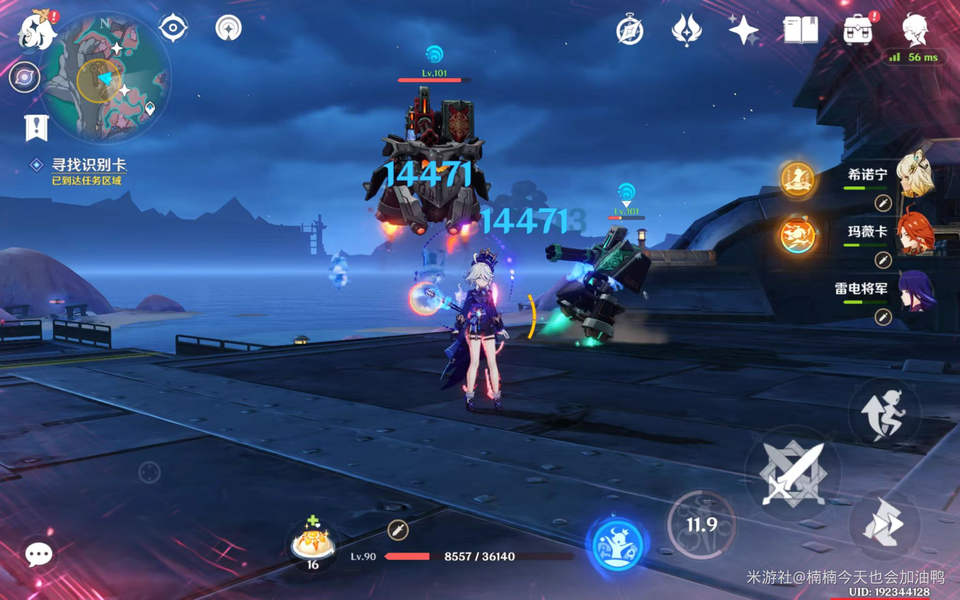Activate the glowing blue elemental burst
The image size is (960, 600).
click(x=615, y=545)
